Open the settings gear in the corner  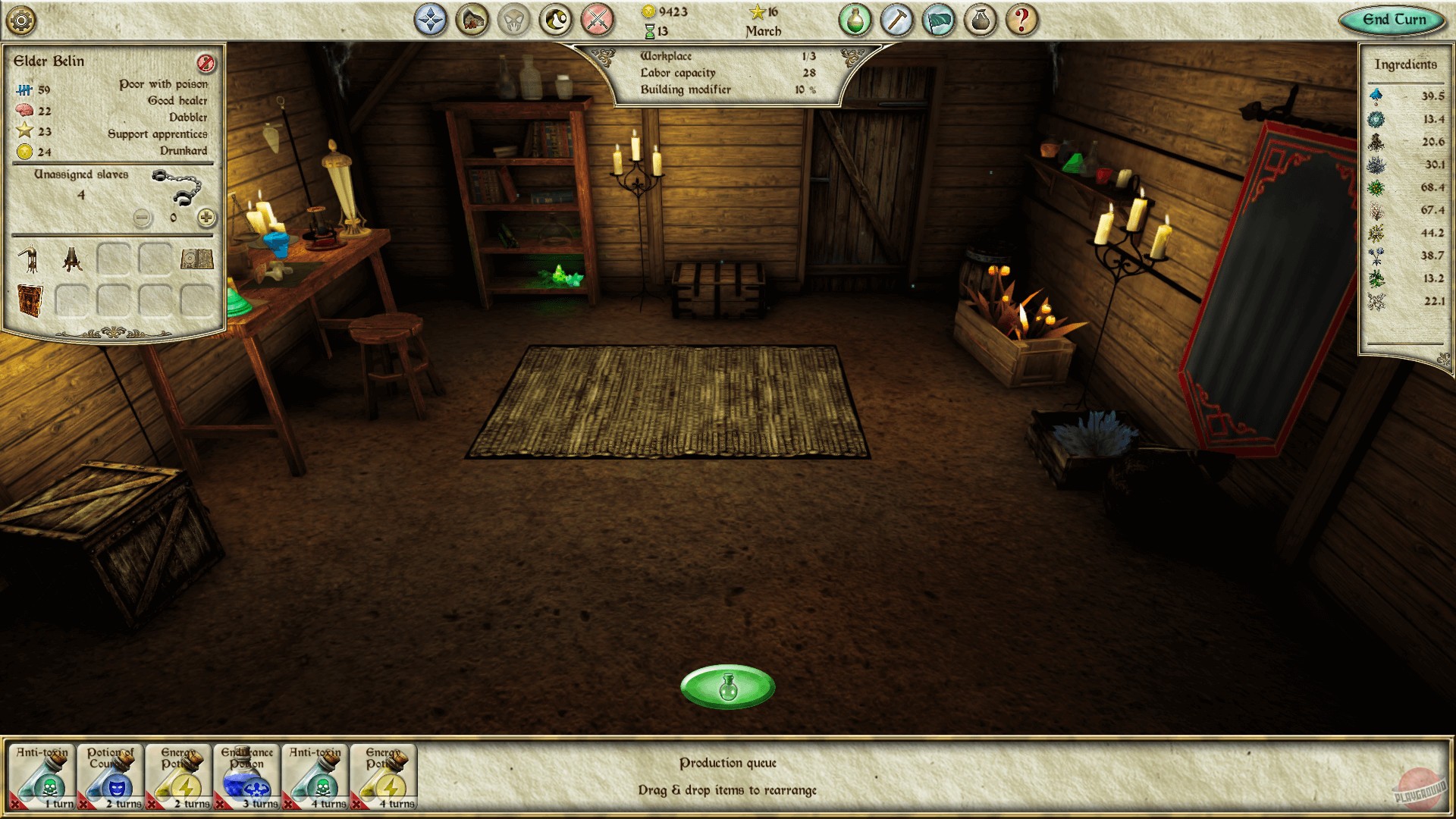coord(21,21)
